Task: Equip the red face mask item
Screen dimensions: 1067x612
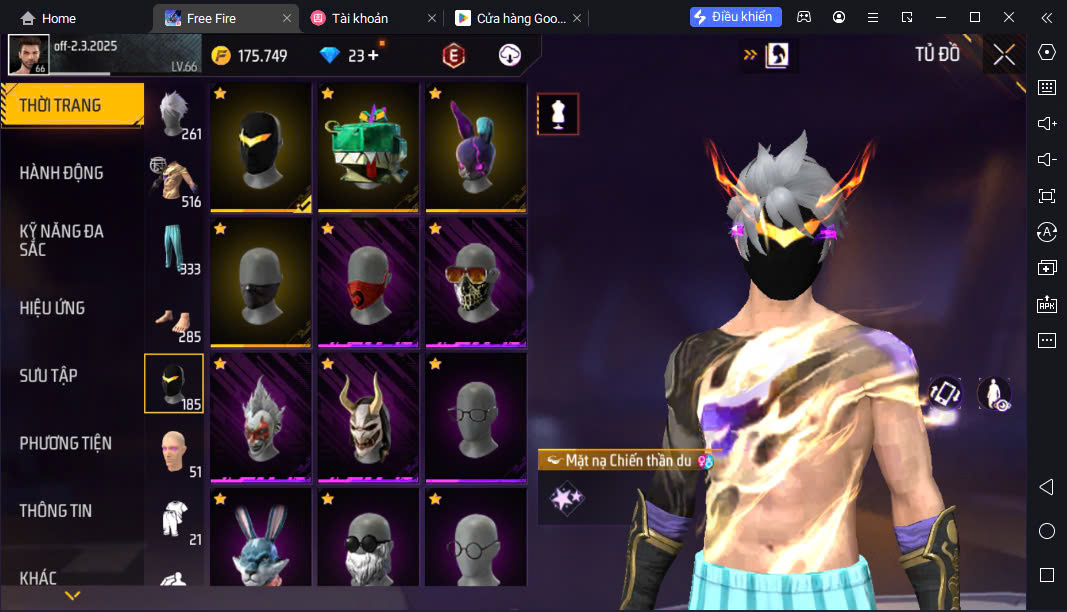Action: (x=368, y=282)
